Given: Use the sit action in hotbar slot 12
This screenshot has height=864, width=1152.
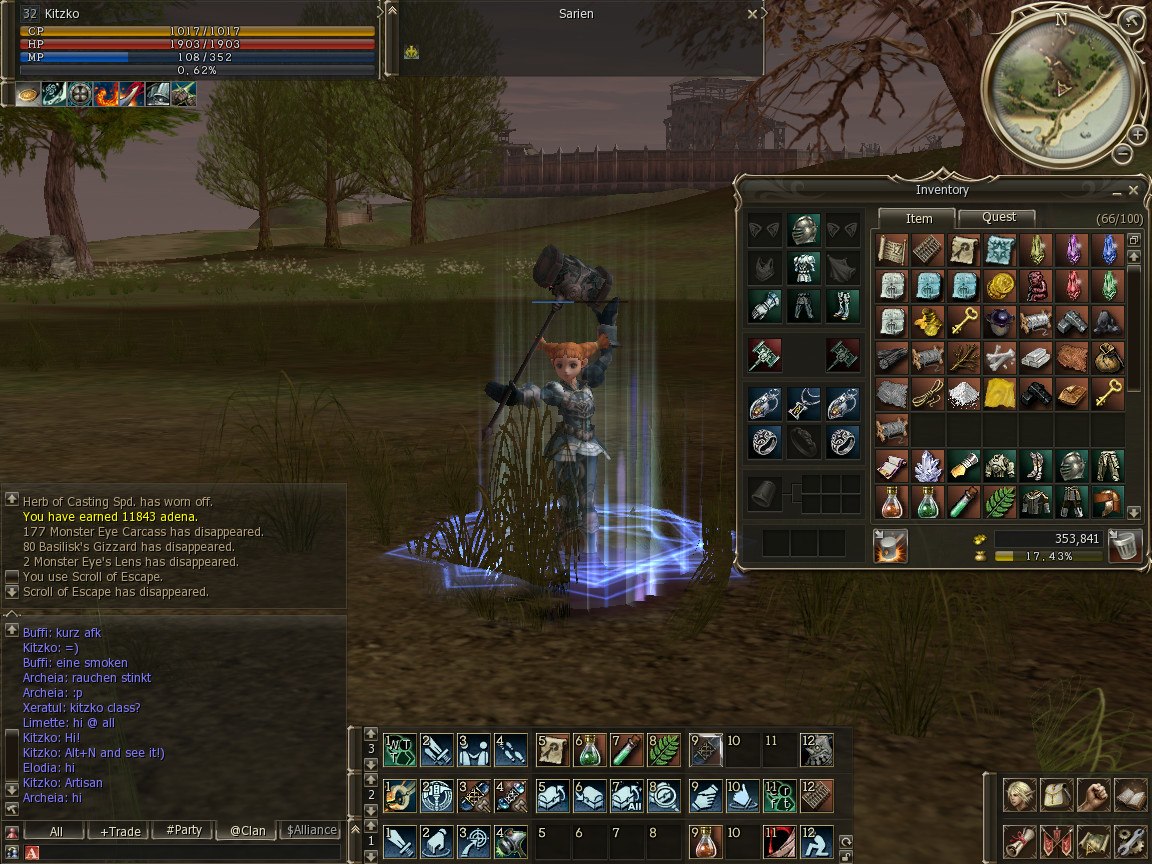Looking at the screenshot, I should point(816,841).
